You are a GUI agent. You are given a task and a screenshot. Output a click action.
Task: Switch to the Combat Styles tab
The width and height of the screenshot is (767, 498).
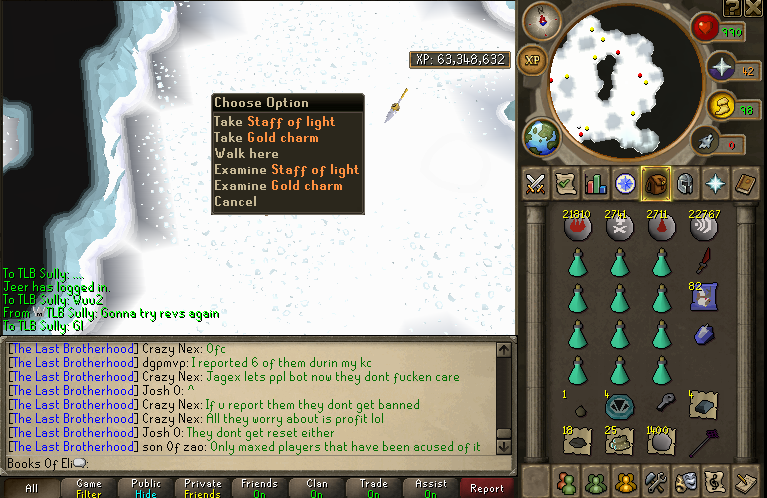pos(534,184)
